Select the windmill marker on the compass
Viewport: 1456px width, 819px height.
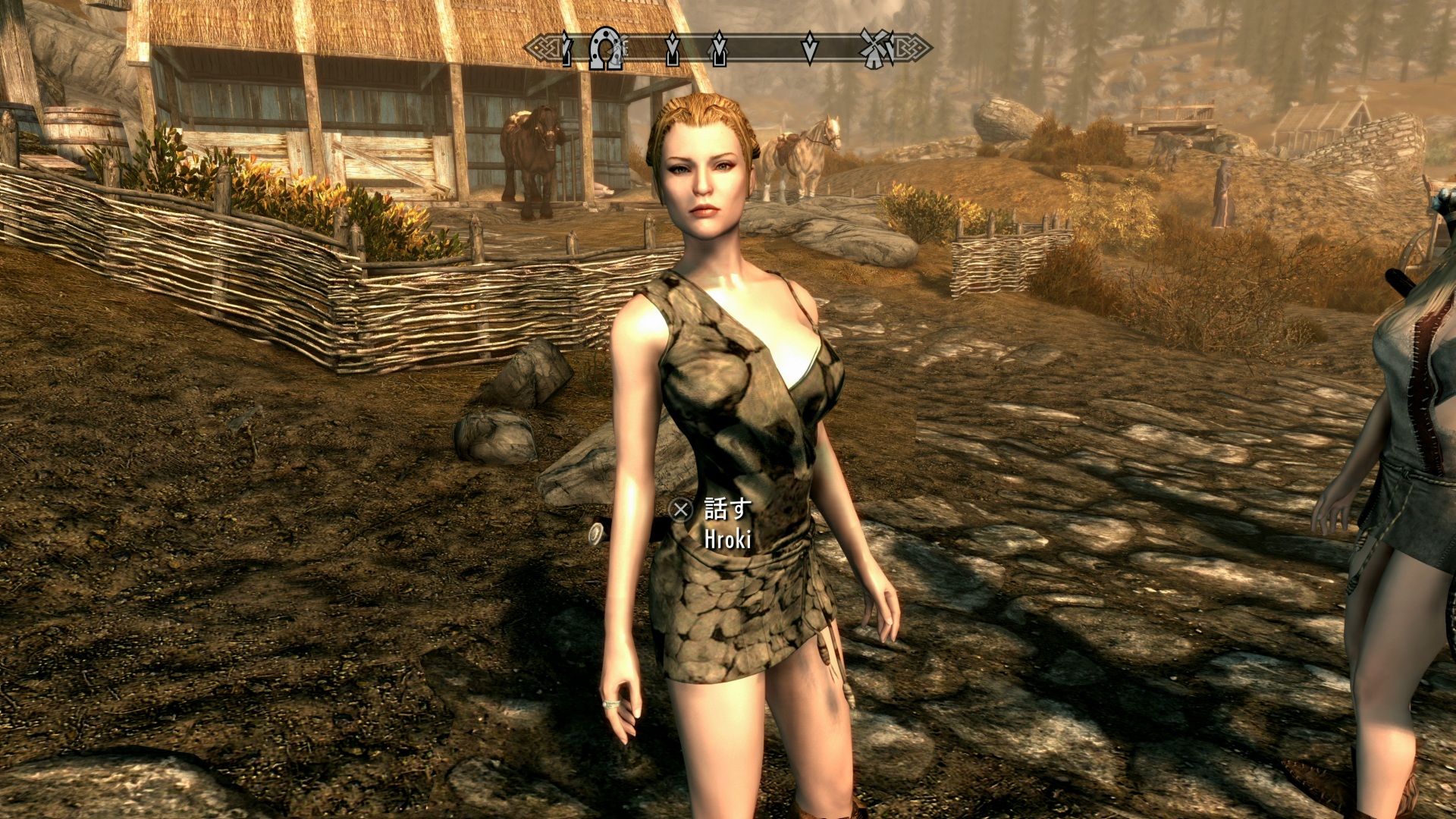[877, 49]
